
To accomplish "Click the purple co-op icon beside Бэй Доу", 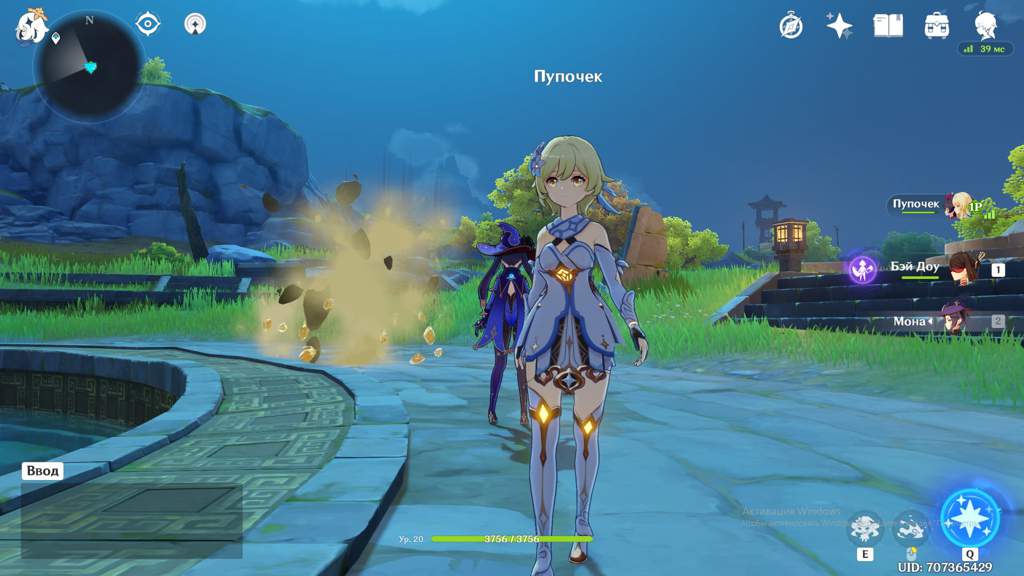I will 862,268.
